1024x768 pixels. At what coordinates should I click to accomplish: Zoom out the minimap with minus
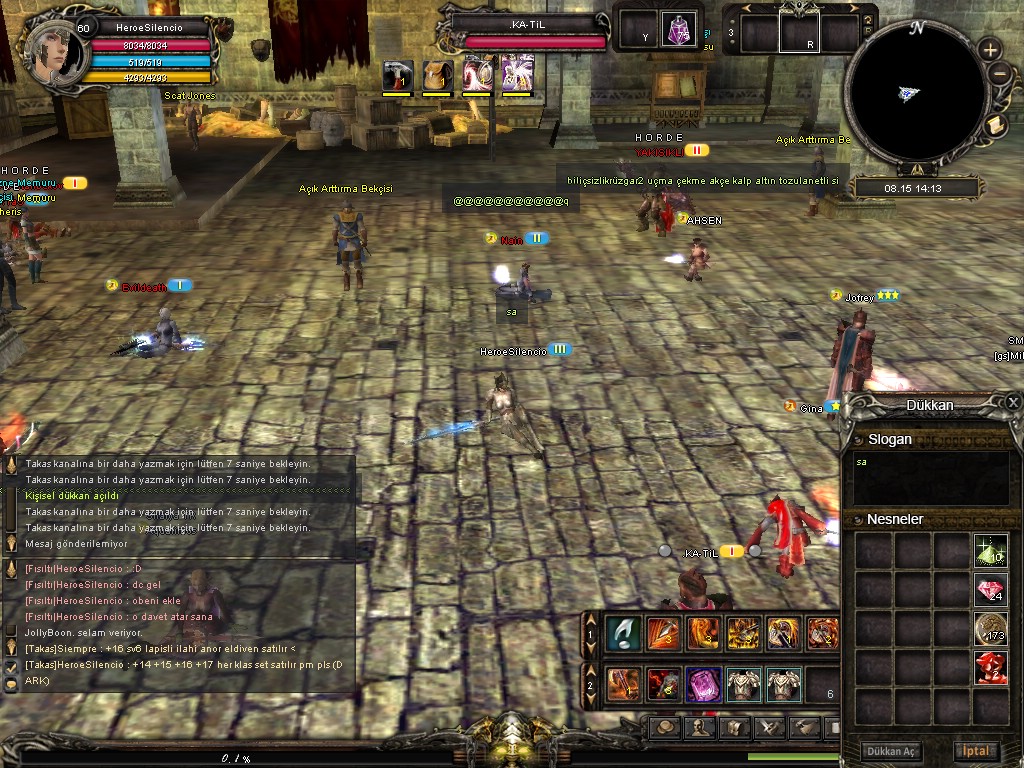click(998, 74)
